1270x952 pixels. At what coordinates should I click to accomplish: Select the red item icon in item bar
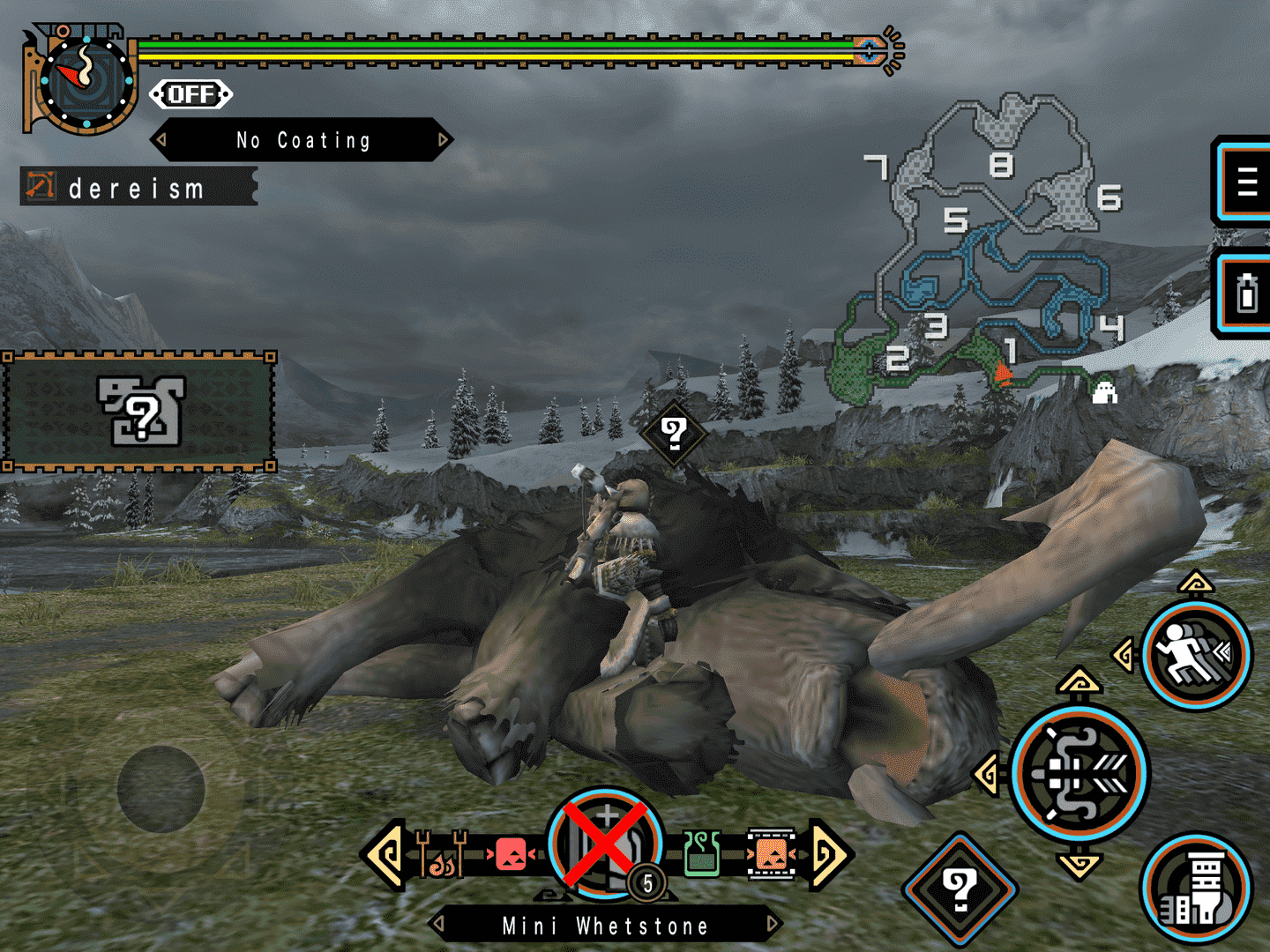pos(511,854)
